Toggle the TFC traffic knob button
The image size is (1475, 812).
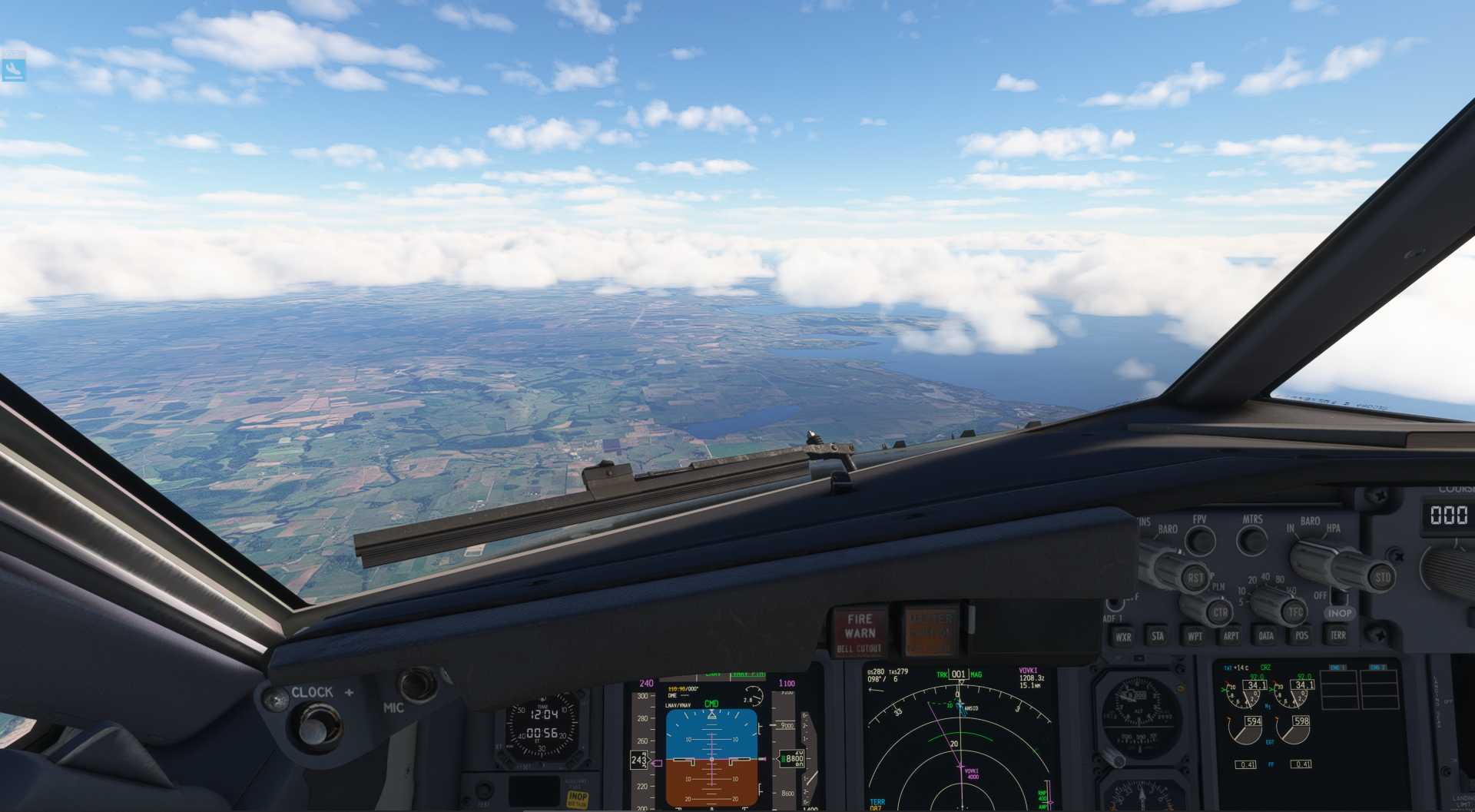tap(1295, 611)
